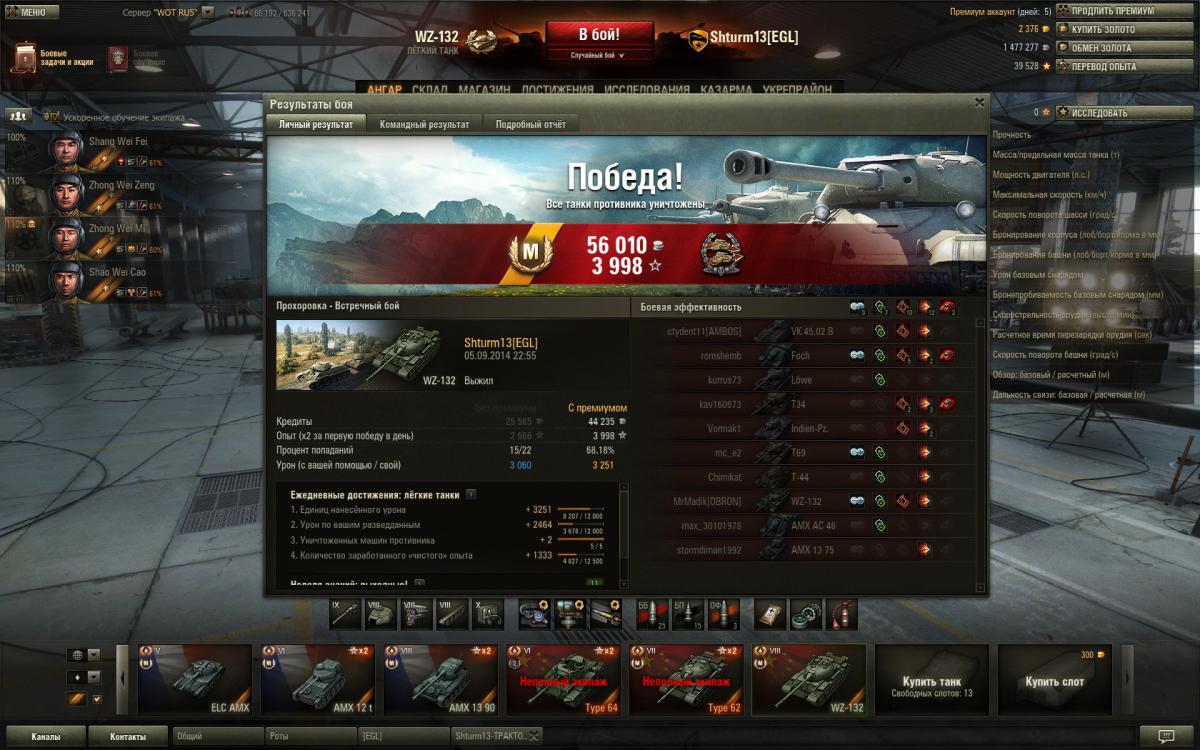Select the Type 64 tank slot
The image size is (1200, 750).
coord(565,680)
